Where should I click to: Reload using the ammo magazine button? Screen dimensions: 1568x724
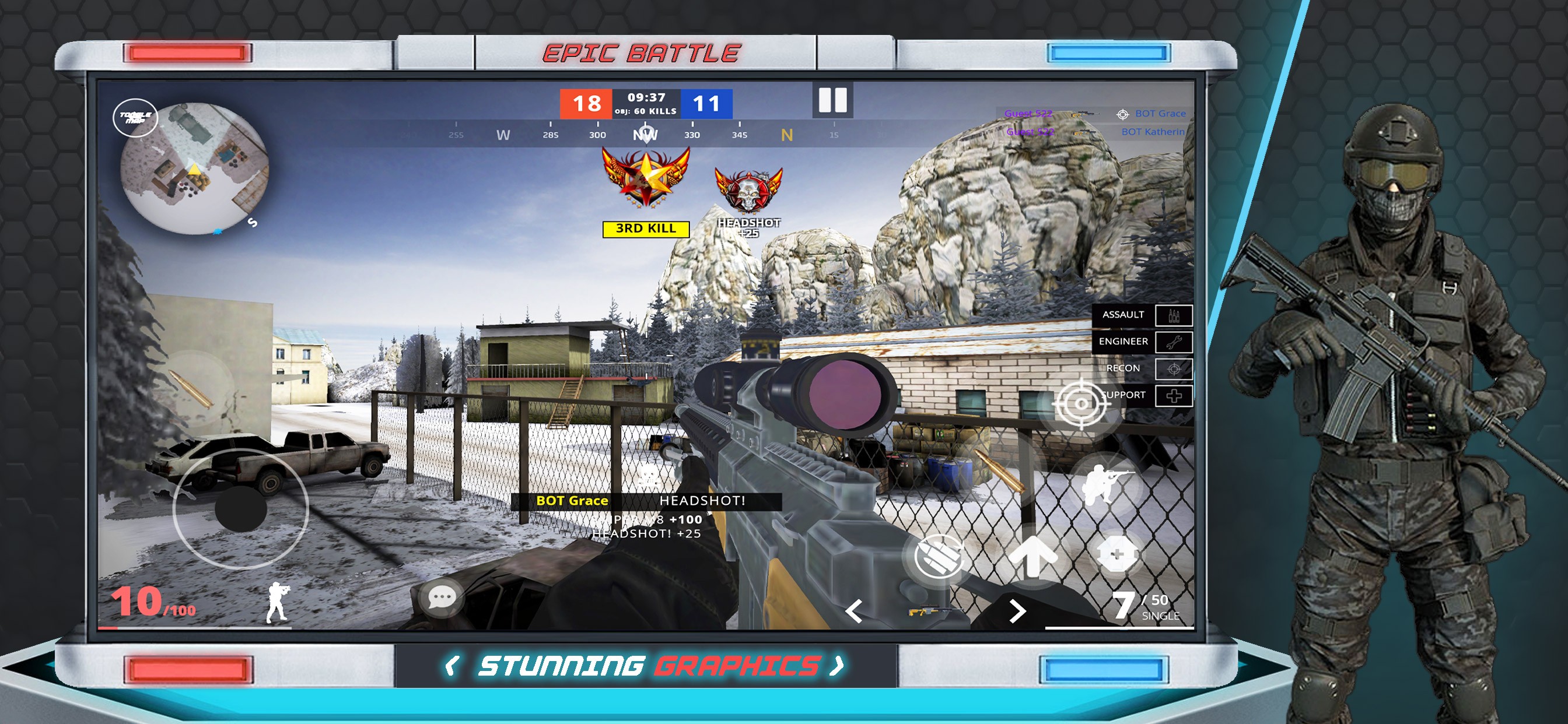(x=939, y=556)
